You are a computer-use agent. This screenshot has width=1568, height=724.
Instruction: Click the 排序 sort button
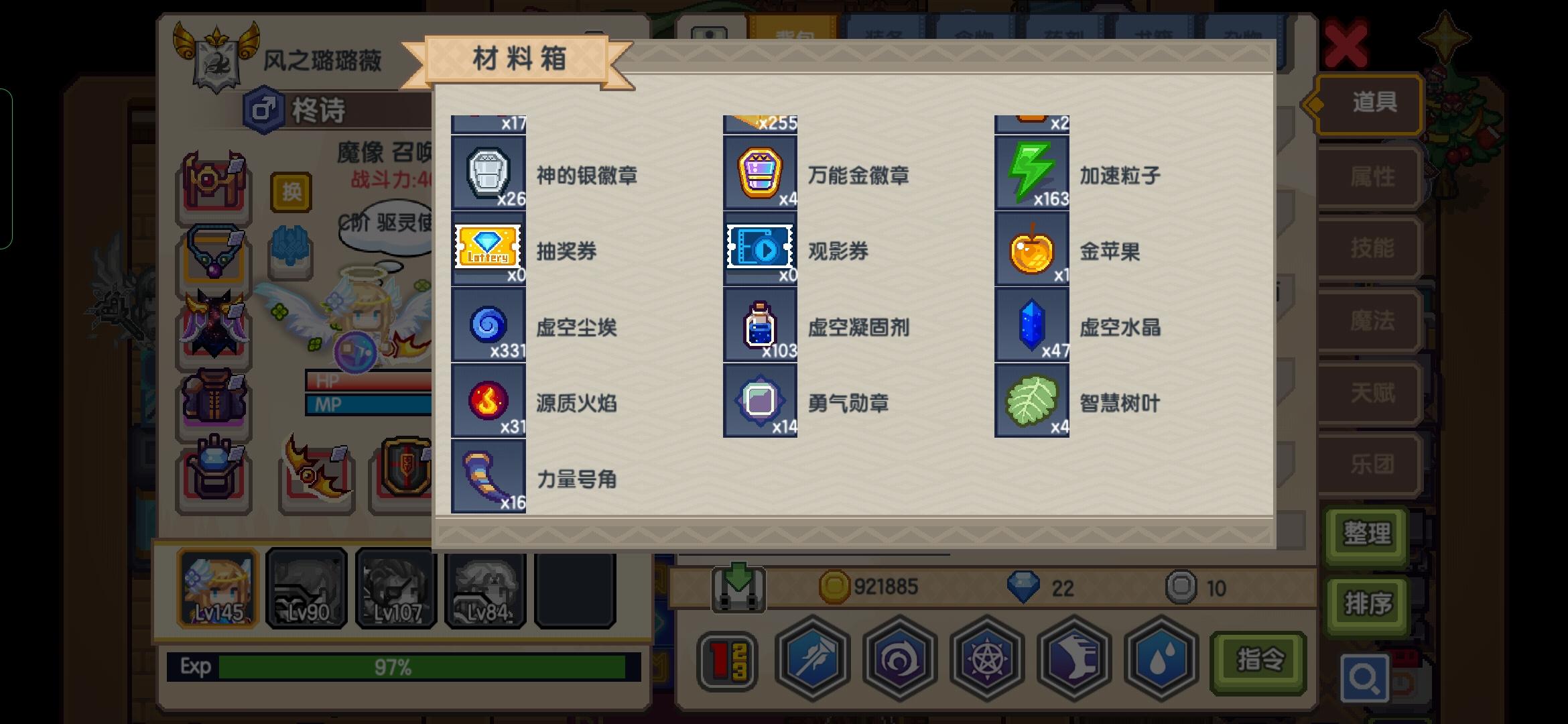tap(1366, 602)
